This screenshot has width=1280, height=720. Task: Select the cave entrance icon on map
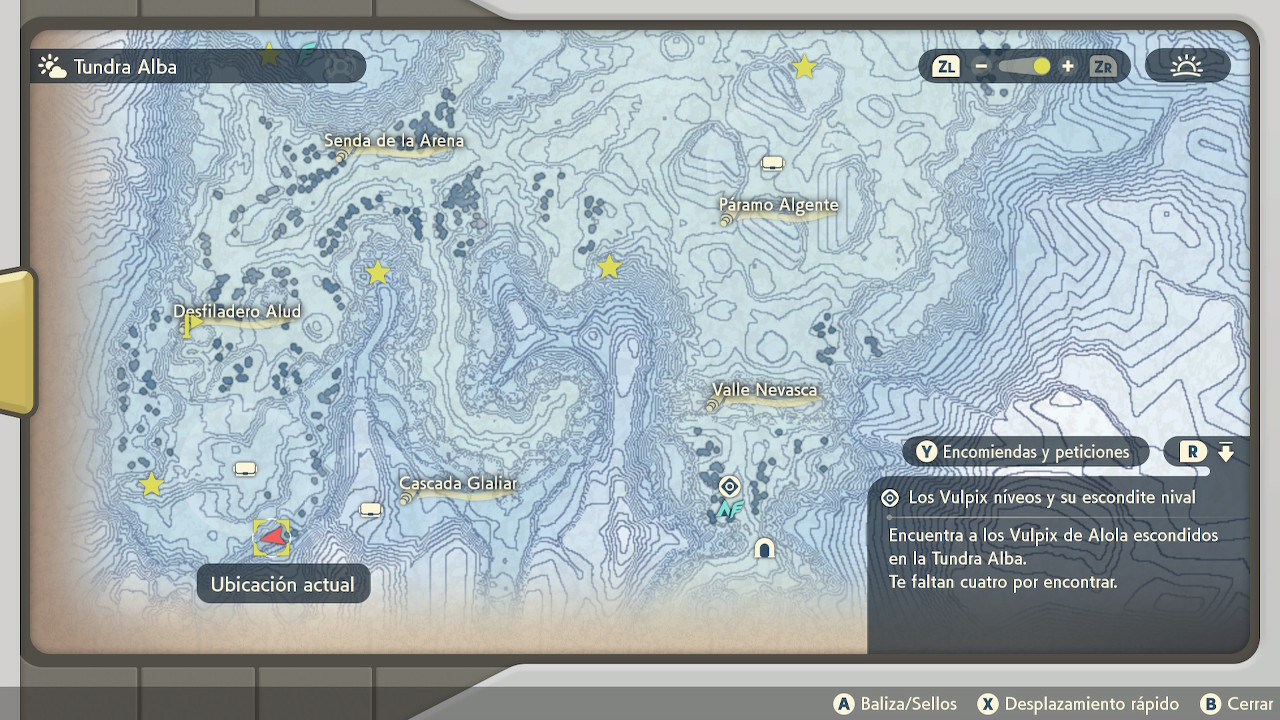click(765, 548)
